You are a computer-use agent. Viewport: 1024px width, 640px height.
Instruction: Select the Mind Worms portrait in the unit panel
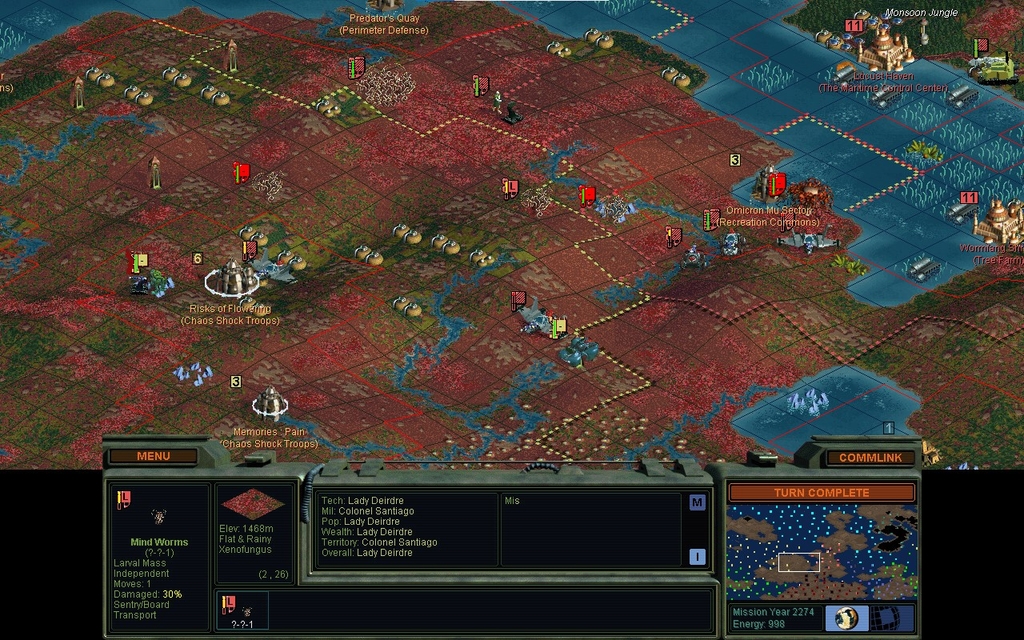point(158,516)
